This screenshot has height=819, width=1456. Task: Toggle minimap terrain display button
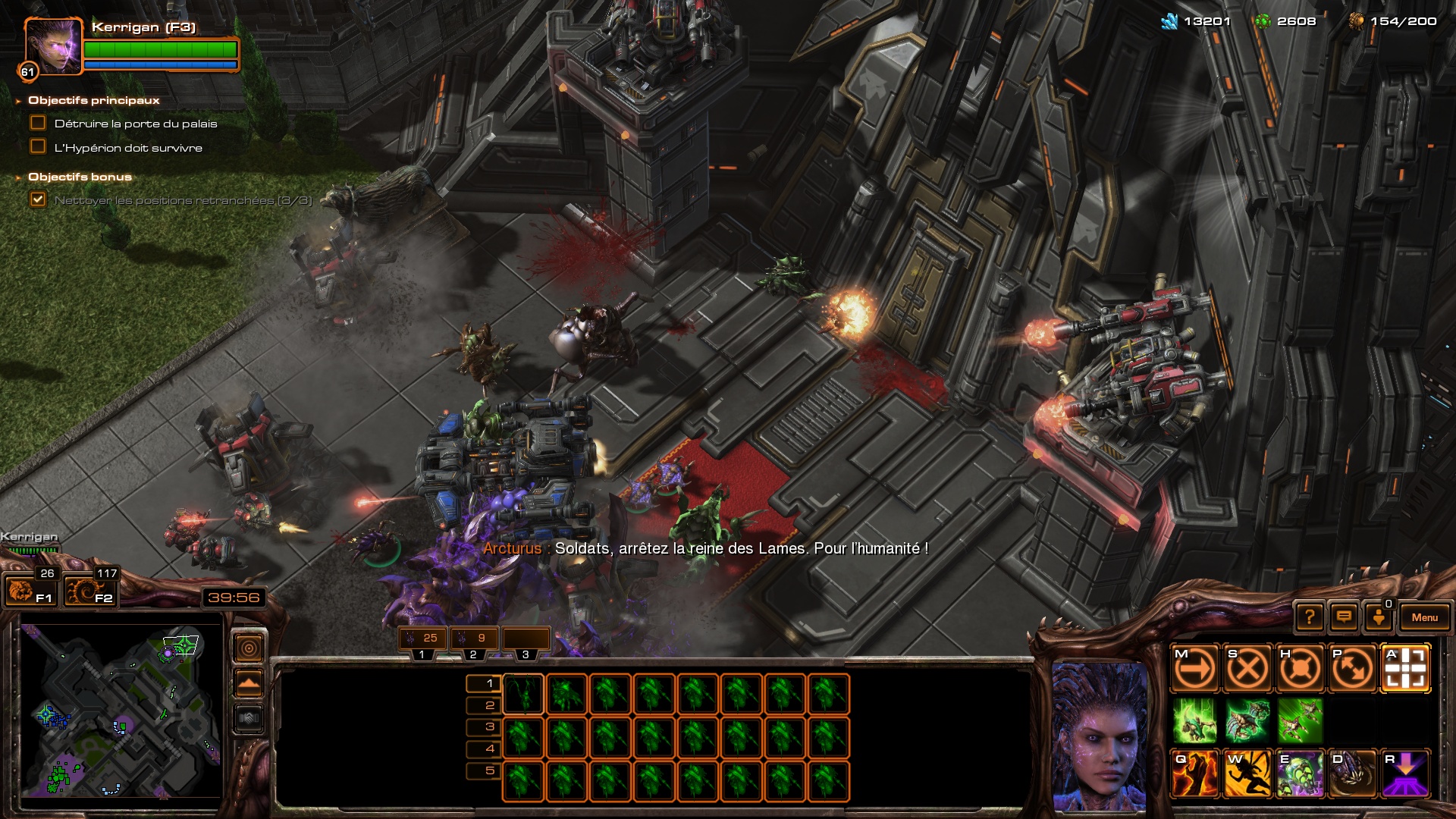pyautogui.click(x=249, y=717)
